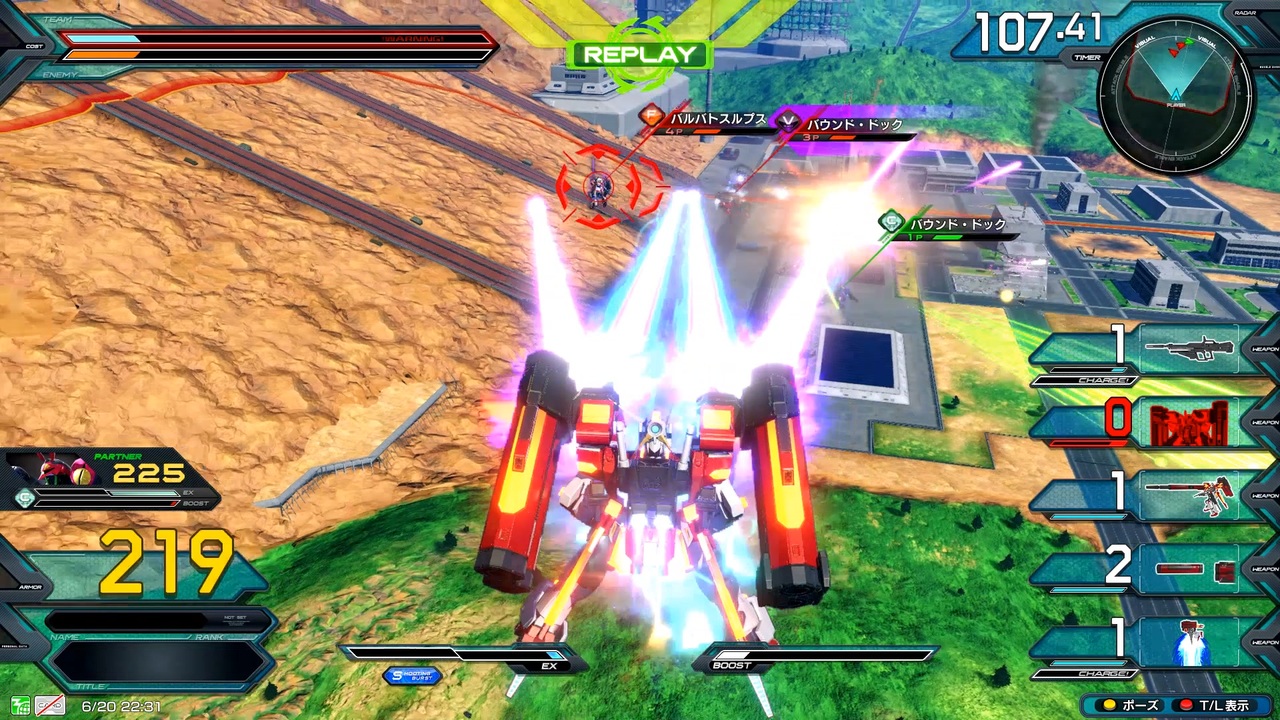Select the red lock-on target reticle
The height and width of the screenshot is (720, 1280).
600,186
